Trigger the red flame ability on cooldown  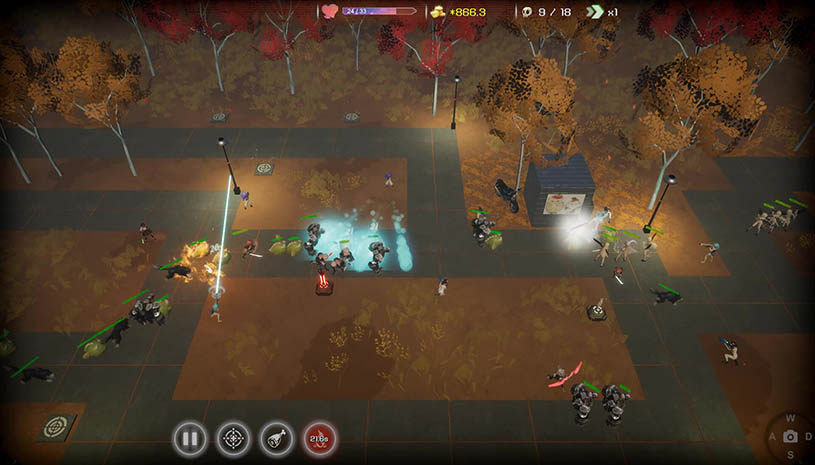pyautogui.click(x=320, y=437)
